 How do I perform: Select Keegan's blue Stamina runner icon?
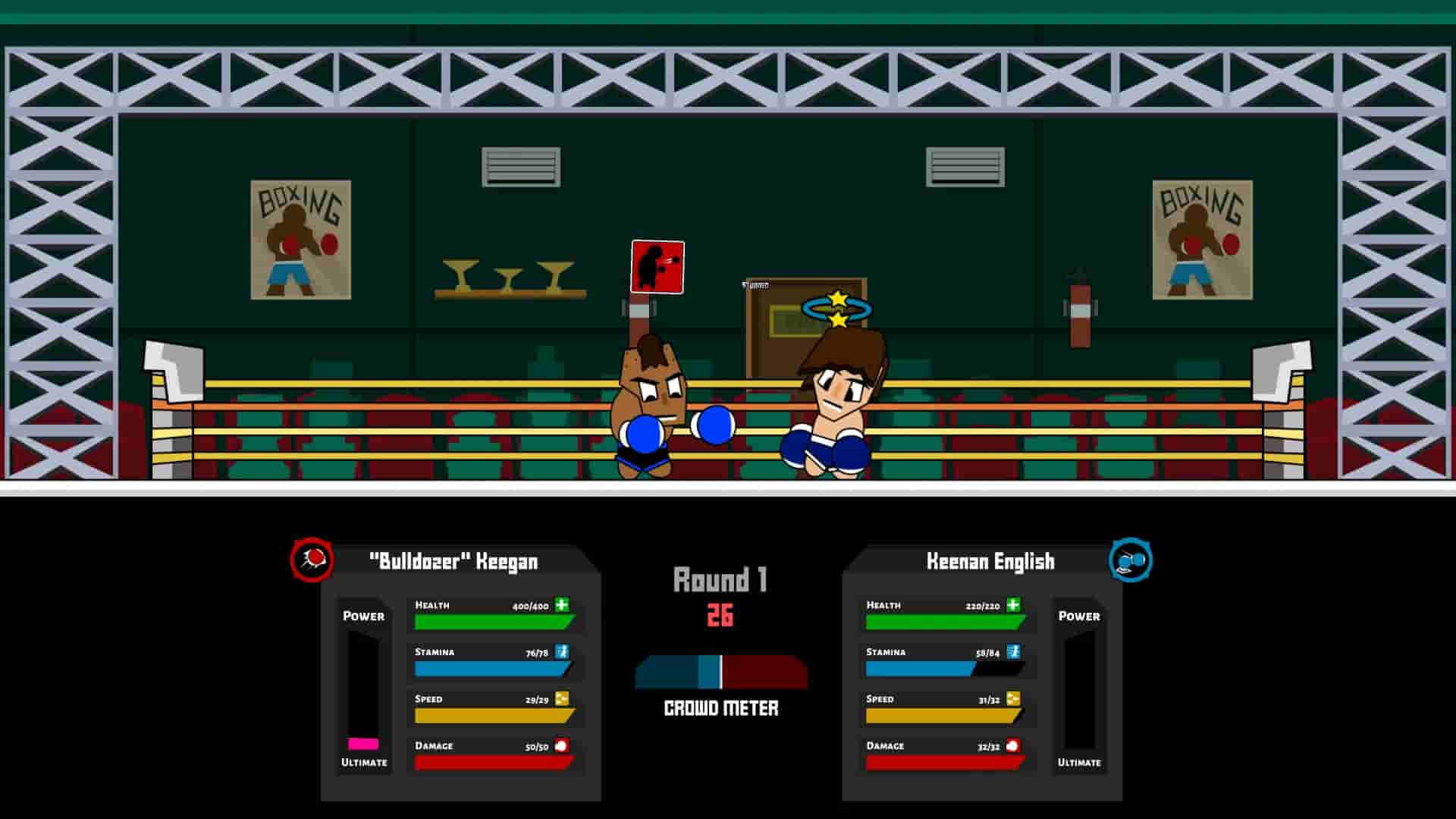point(562,652)
